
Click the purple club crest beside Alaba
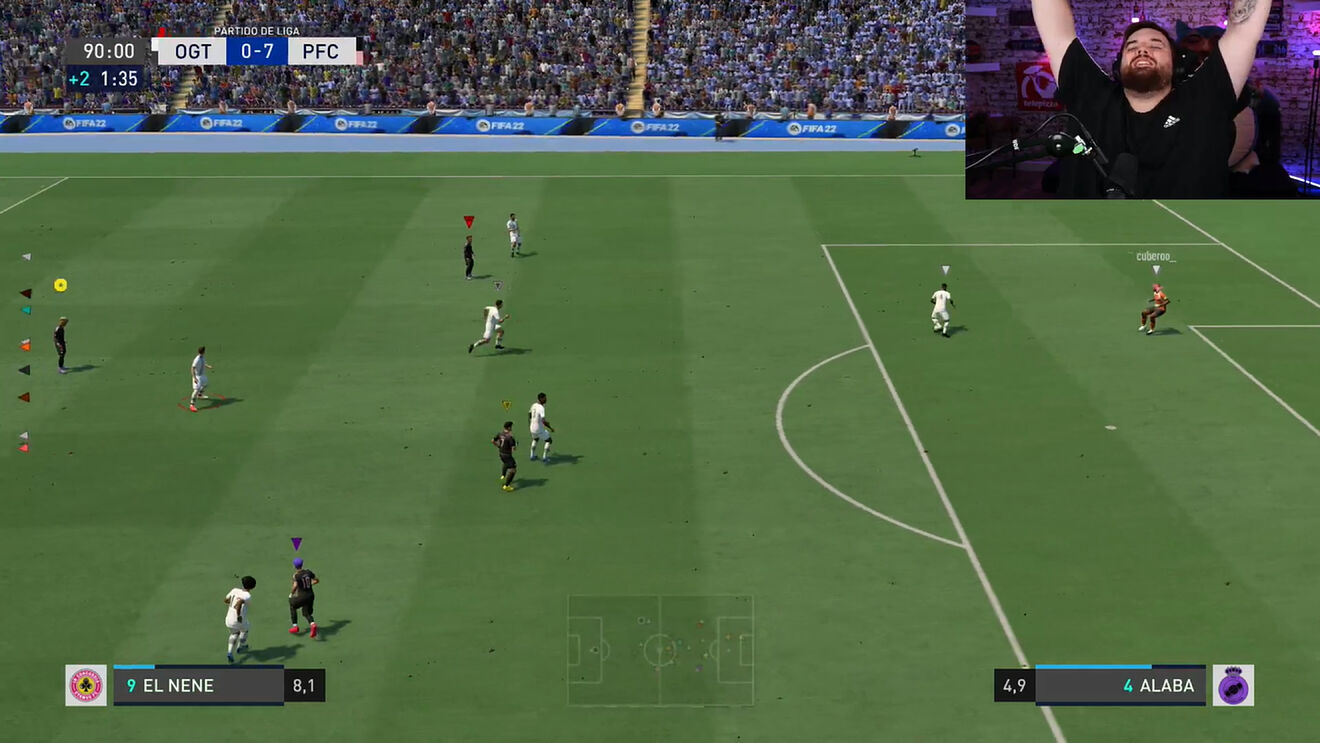pos(1233,686)
